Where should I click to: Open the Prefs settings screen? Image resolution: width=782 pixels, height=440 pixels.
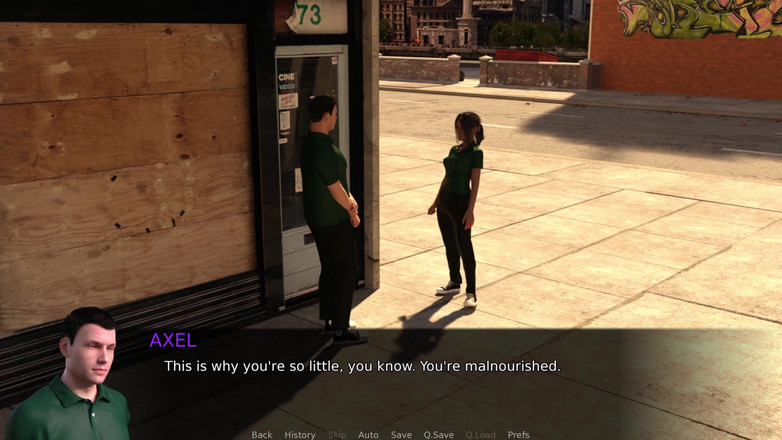[518, 435]
